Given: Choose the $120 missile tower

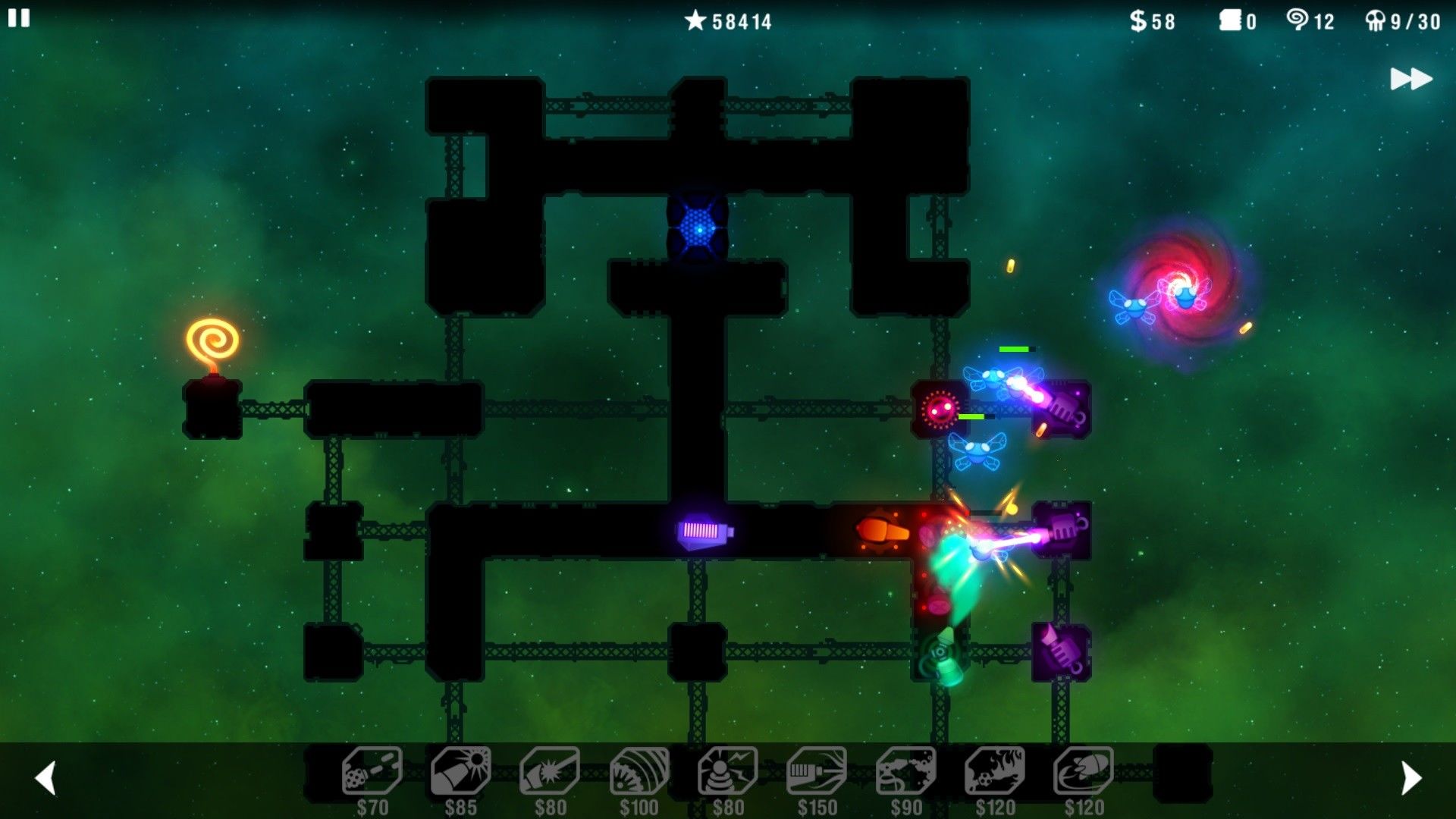Looking at the screenshot, I should (x=1084, y=771).
